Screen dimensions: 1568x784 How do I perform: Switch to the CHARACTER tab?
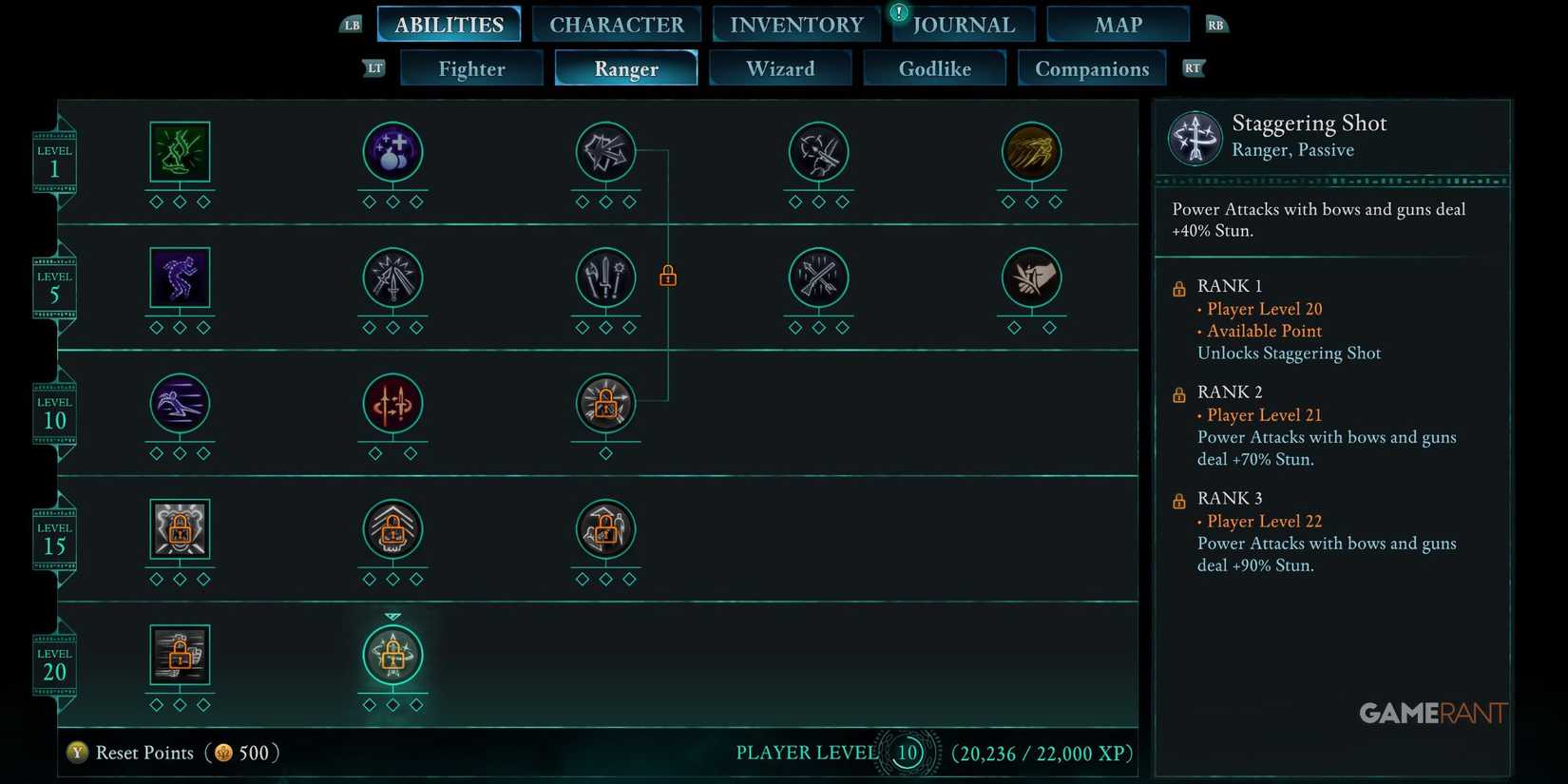(616, 24)
